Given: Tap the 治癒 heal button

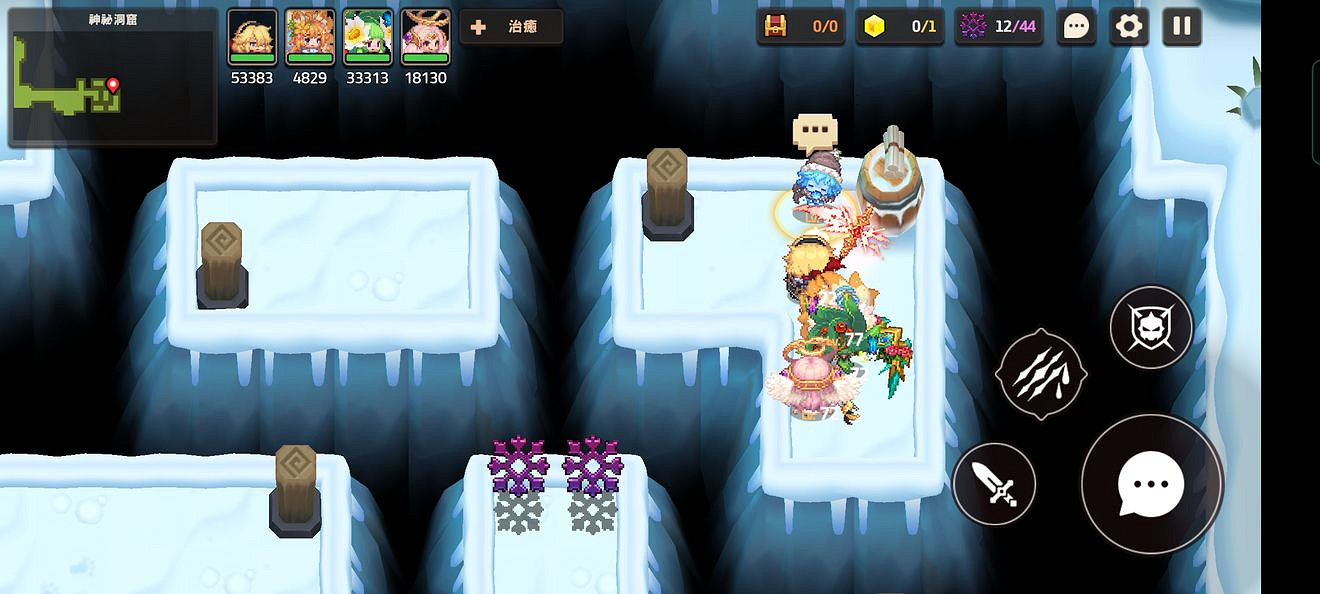Looking at the screenshot, I should pos(511,27).
